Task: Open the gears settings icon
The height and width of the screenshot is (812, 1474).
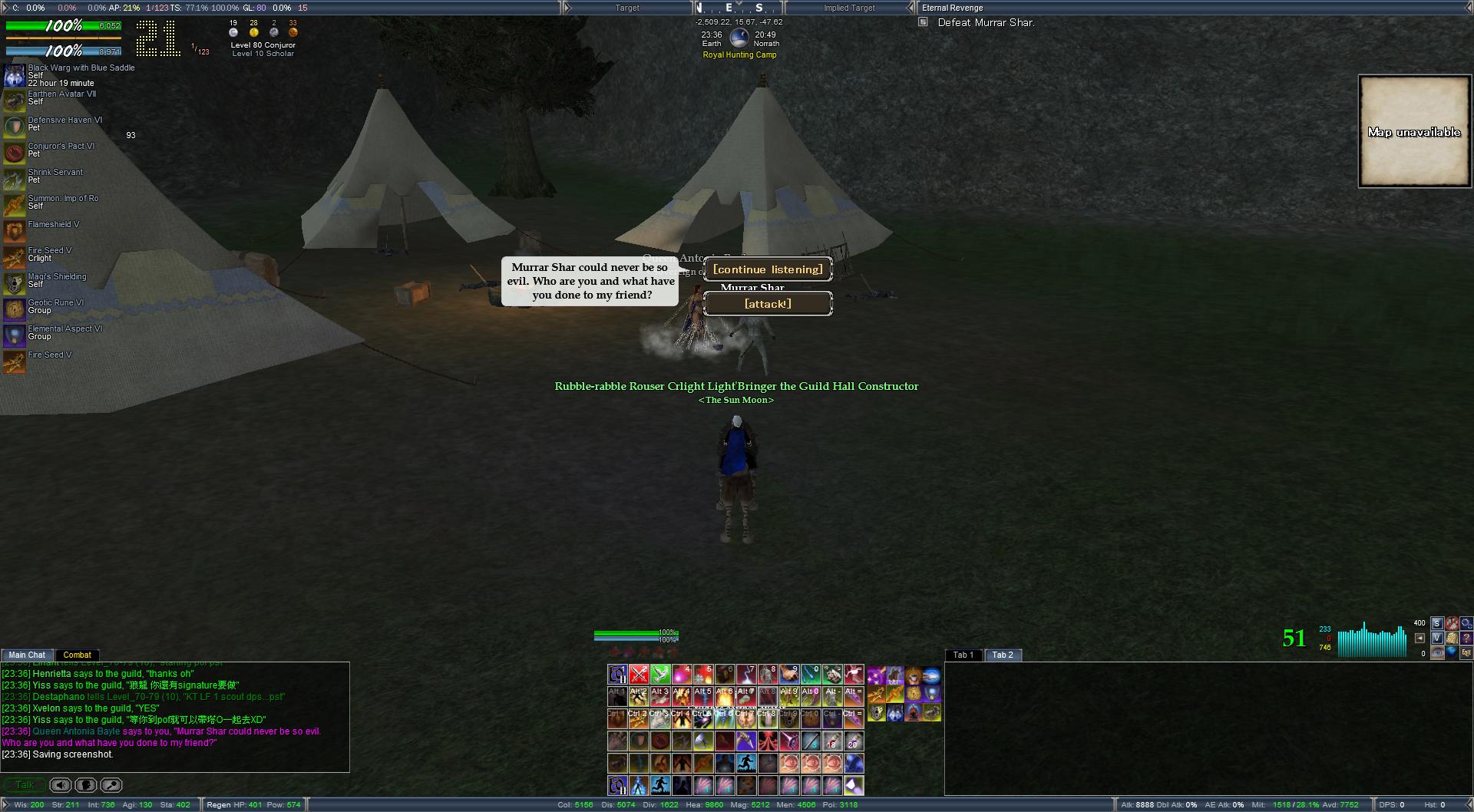Action: tap(1467, 623)
